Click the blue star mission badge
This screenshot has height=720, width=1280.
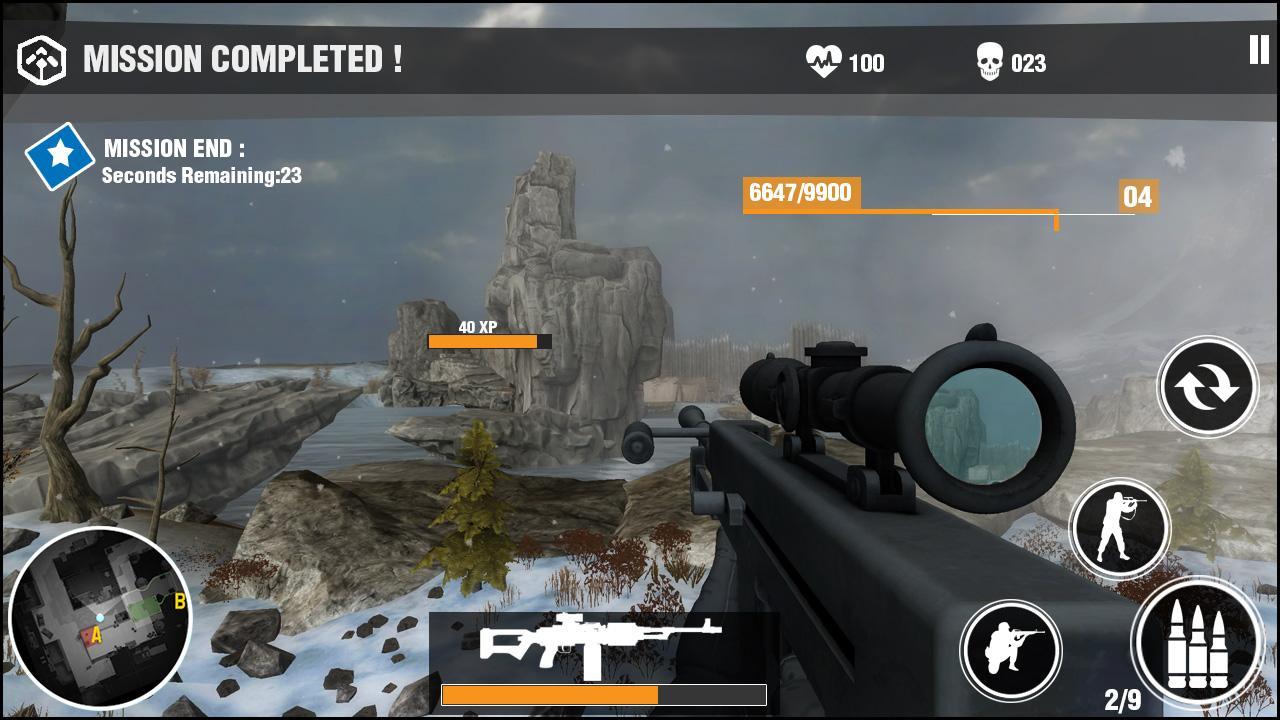point(60,155)
